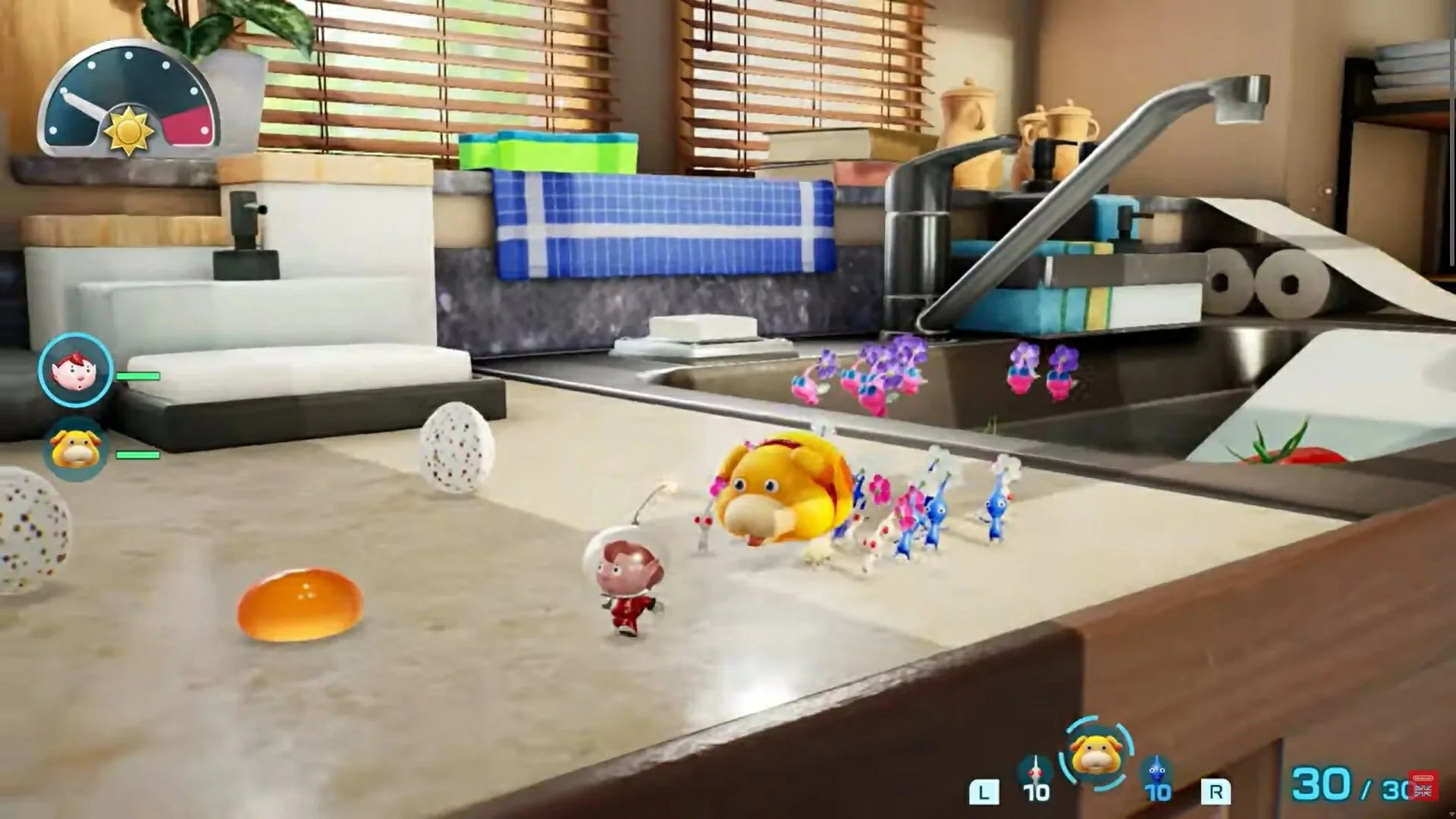The height and width of the screenshot is (819, 1456).
Task: Toggle to the red-haired captain portrait
Action: 74,372
